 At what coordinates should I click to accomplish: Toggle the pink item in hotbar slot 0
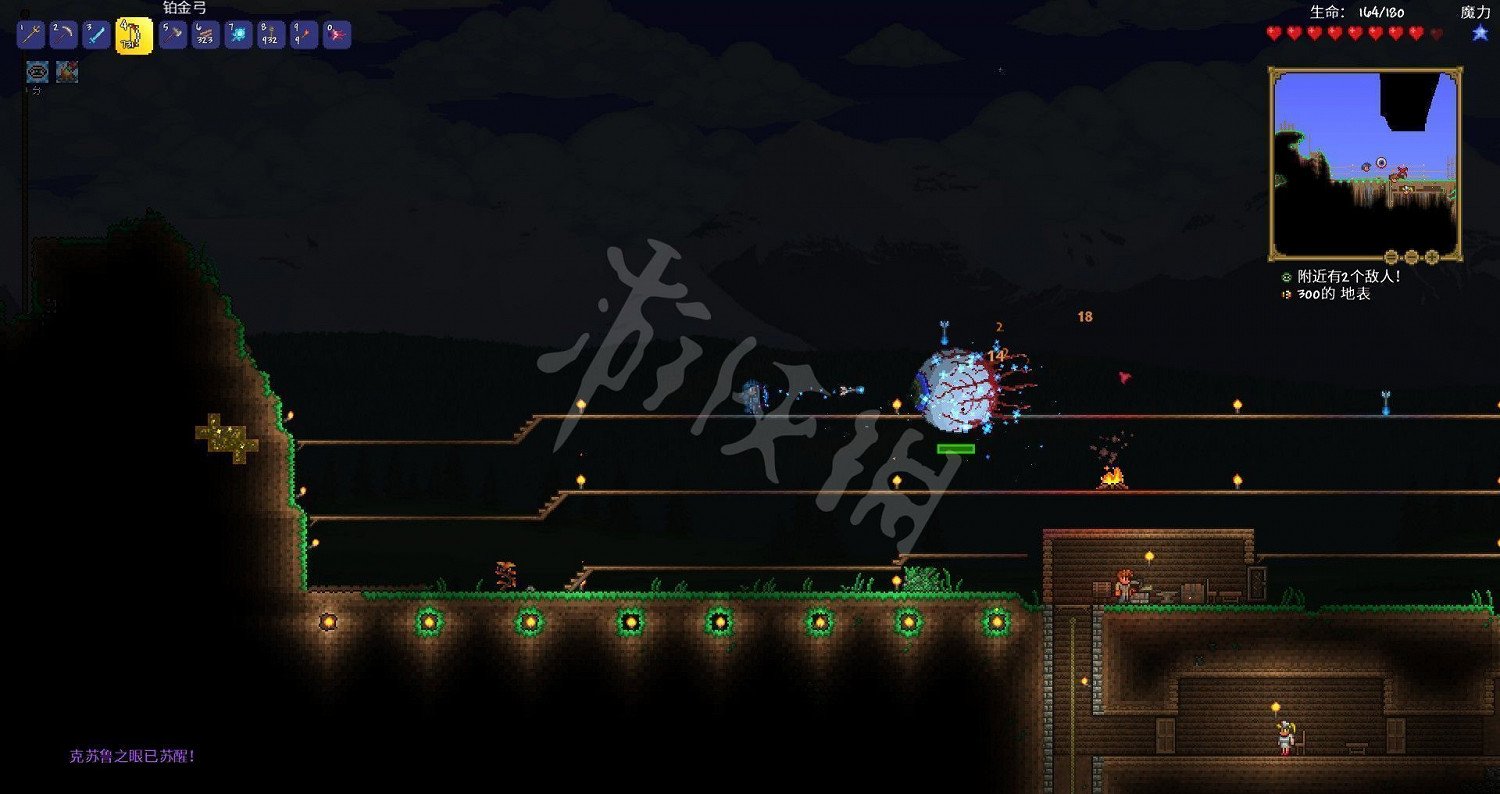pos(337,33)
